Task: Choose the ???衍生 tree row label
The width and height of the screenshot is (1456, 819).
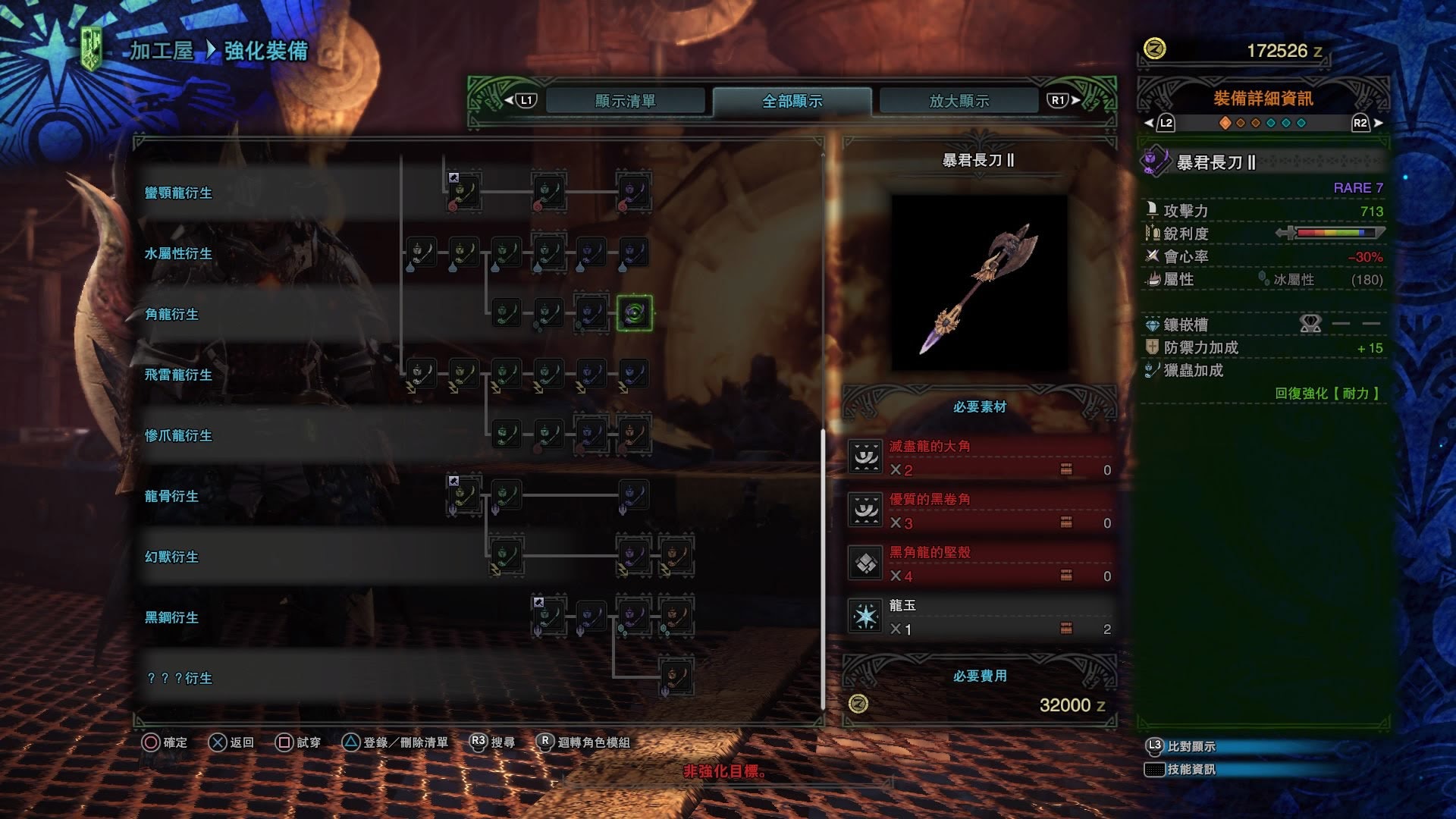Action: tap(180, 678)
